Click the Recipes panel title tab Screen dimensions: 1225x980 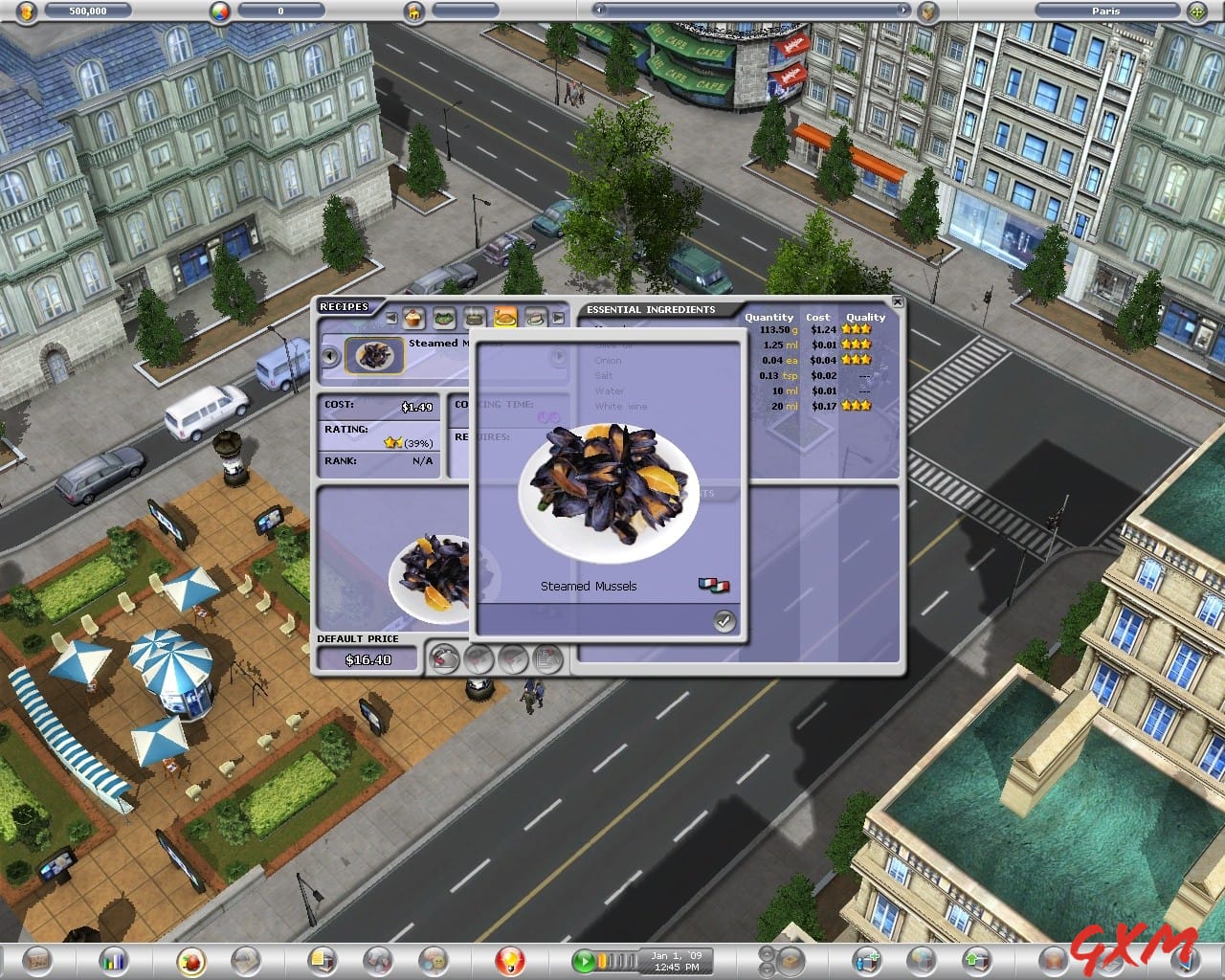point(343,306)
